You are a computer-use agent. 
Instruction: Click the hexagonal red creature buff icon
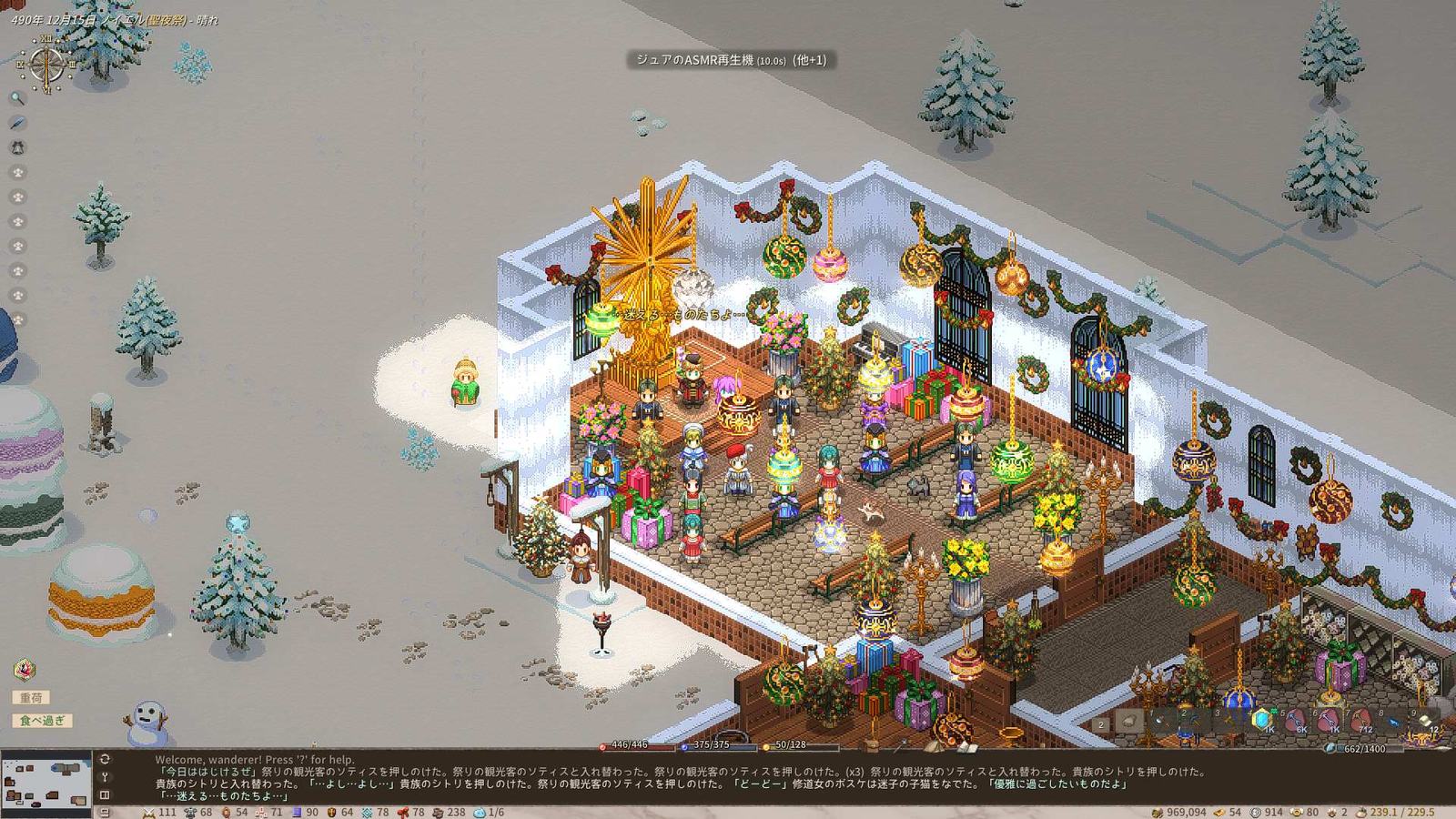(x=25, y=671)
